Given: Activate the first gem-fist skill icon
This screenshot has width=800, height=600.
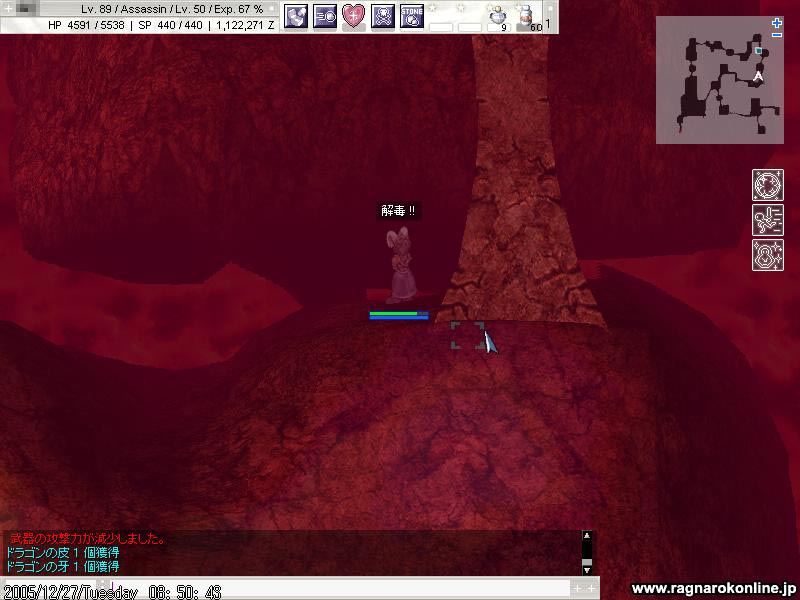Looking at the screenshot, I should pos(296,15).
